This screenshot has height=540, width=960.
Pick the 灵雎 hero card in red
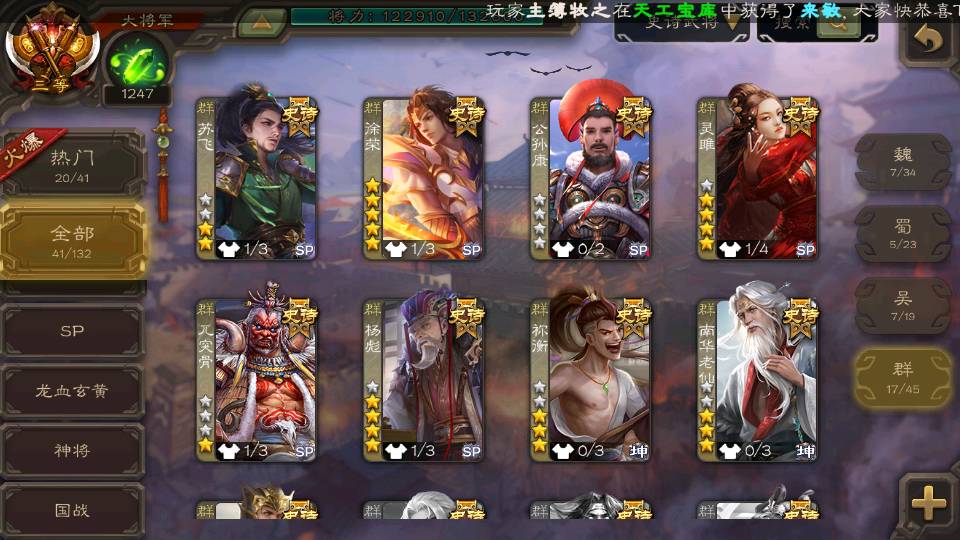(x=758, y=178)
